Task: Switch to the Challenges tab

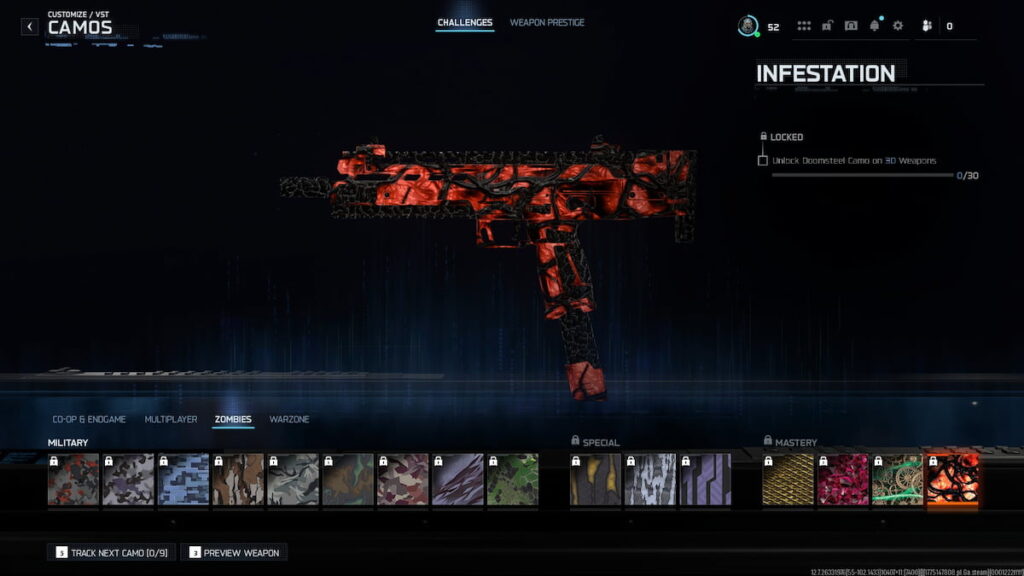Action: 464,23
